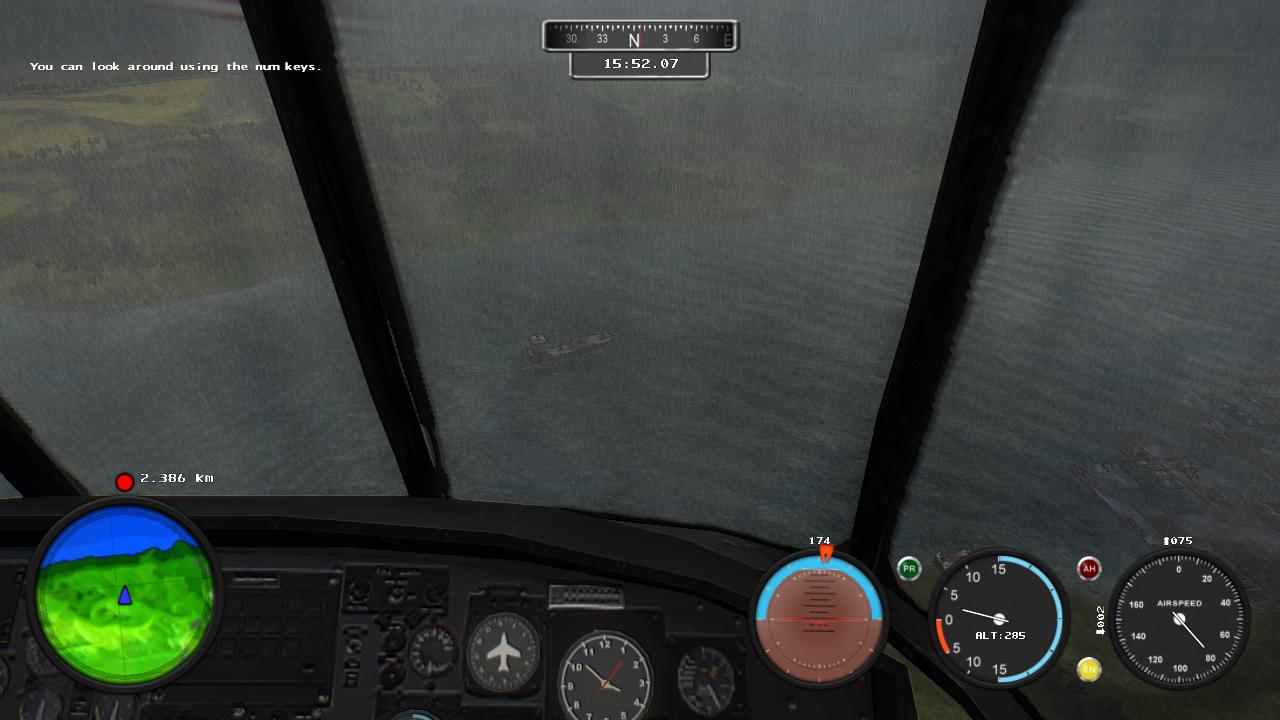Toggle the yellow EN indicator

[1089, 669]
